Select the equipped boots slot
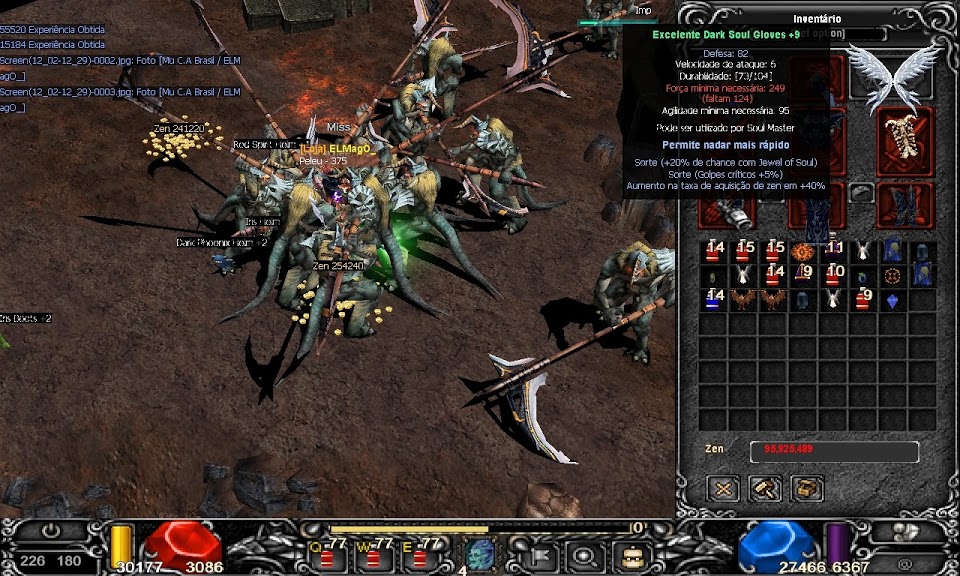 click(904, 205)
